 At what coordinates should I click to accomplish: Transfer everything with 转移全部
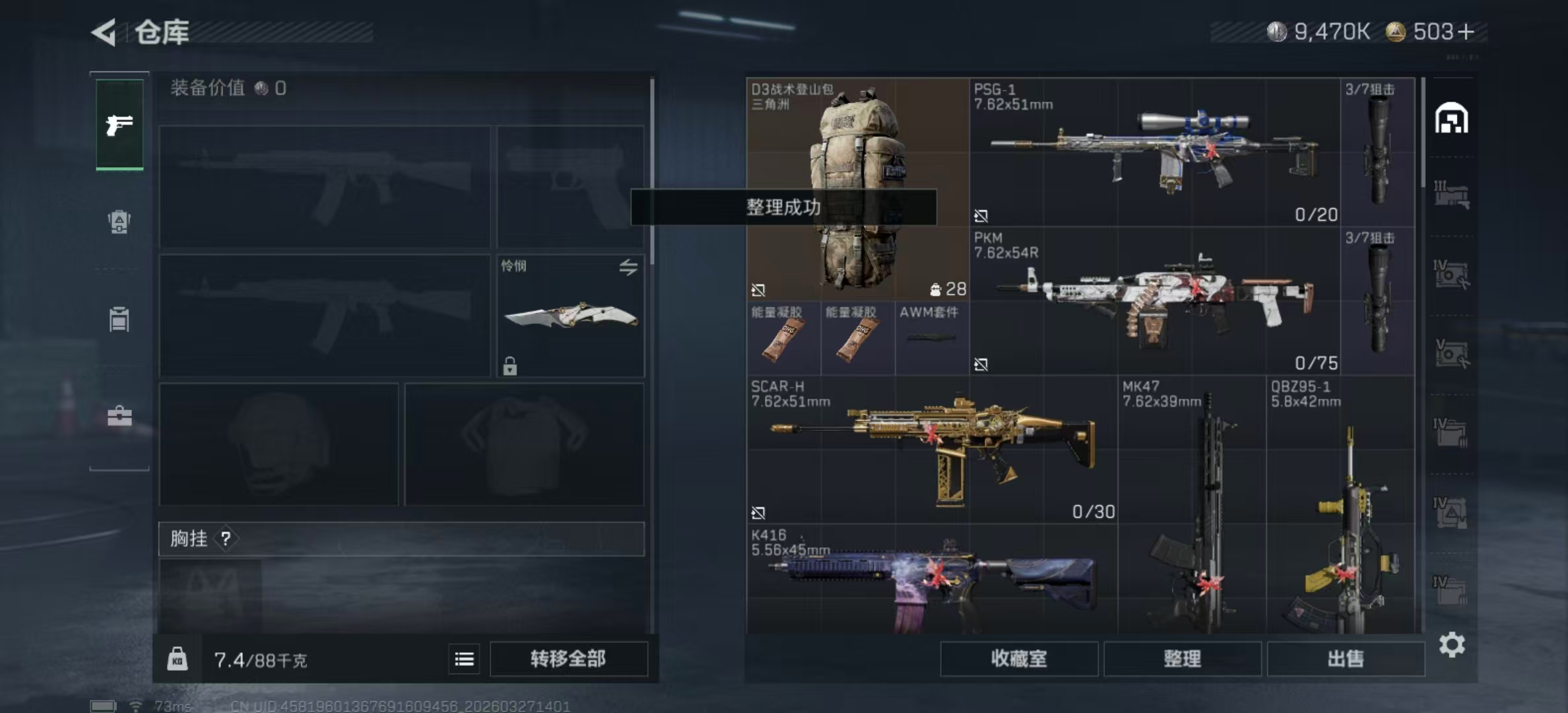pyautogui.click(x=568, y=659)
